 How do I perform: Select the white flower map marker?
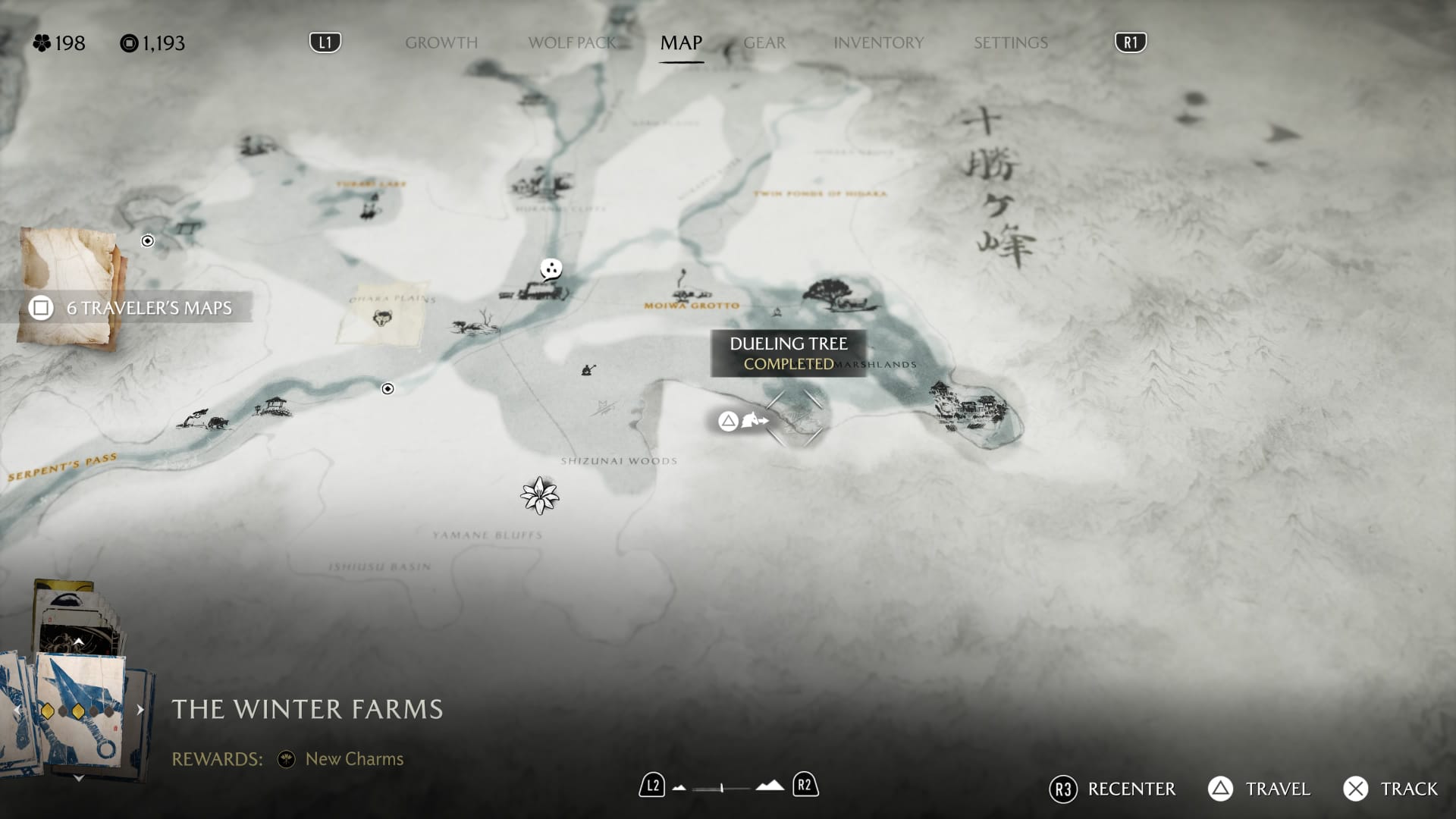[x=539, y=496]
